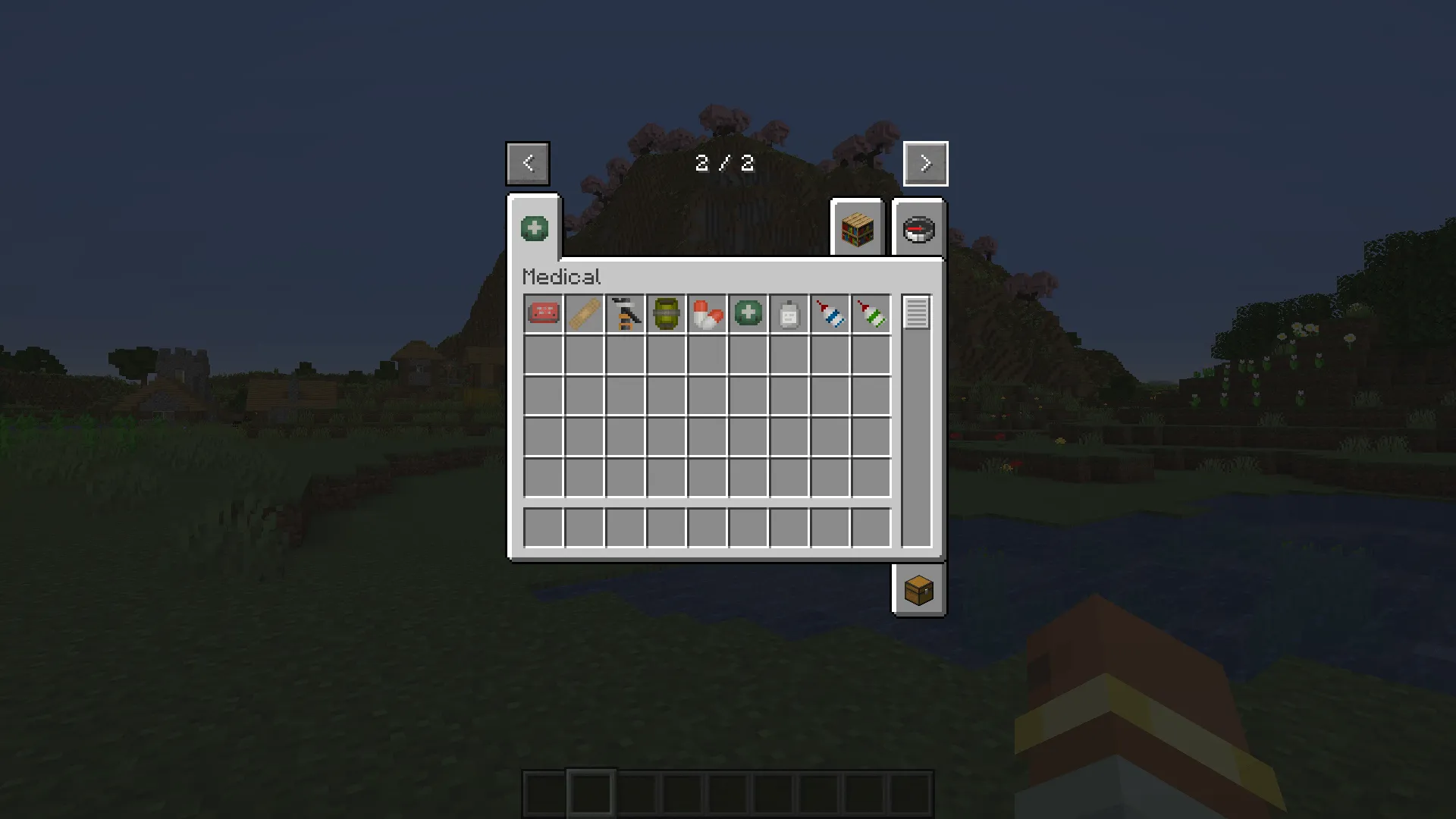1456x819 pixels.
Task: Pick the wooden splint bandage item
Action: (x=584, y=313)
